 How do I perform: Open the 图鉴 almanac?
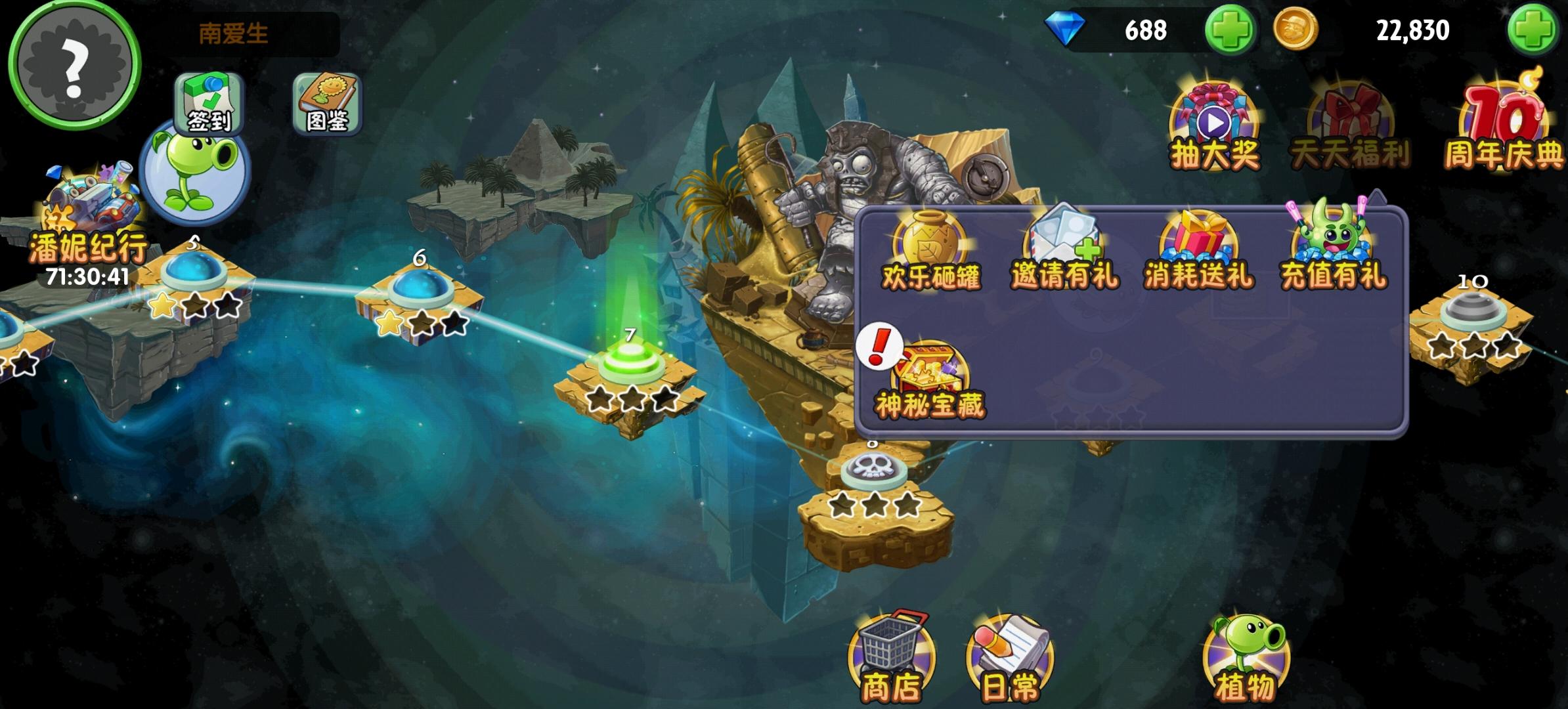pos(326,105)
